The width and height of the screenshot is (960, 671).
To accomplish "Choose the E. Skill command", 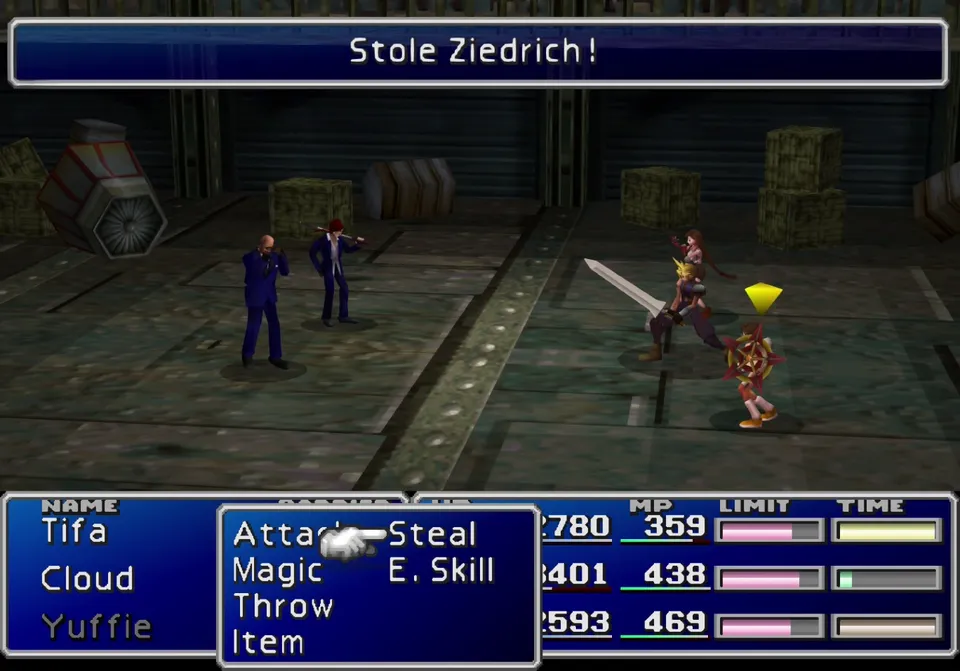I will pos(441,571).
